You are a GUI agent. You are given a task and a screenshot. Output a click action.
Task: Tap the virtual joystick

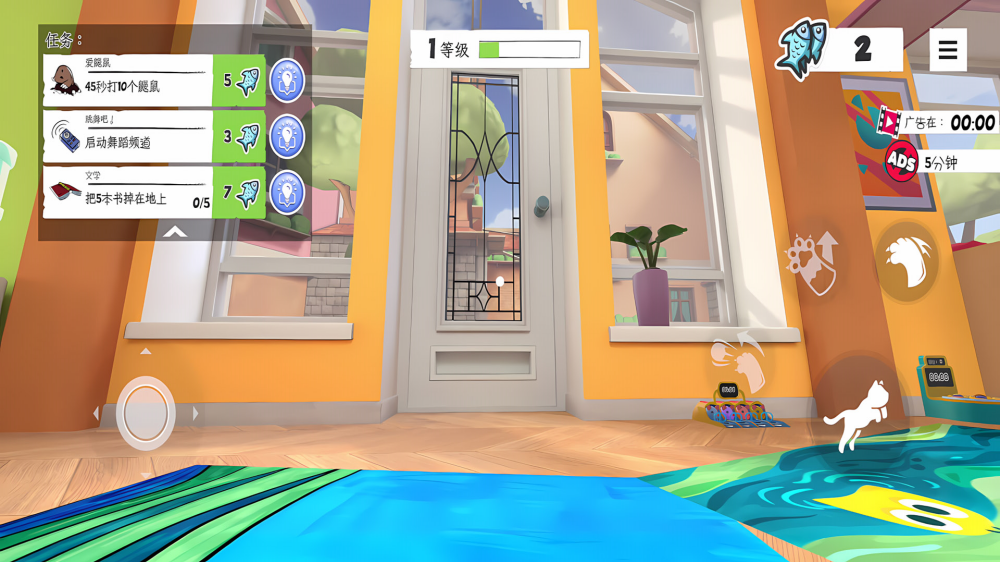coord(146,413)
